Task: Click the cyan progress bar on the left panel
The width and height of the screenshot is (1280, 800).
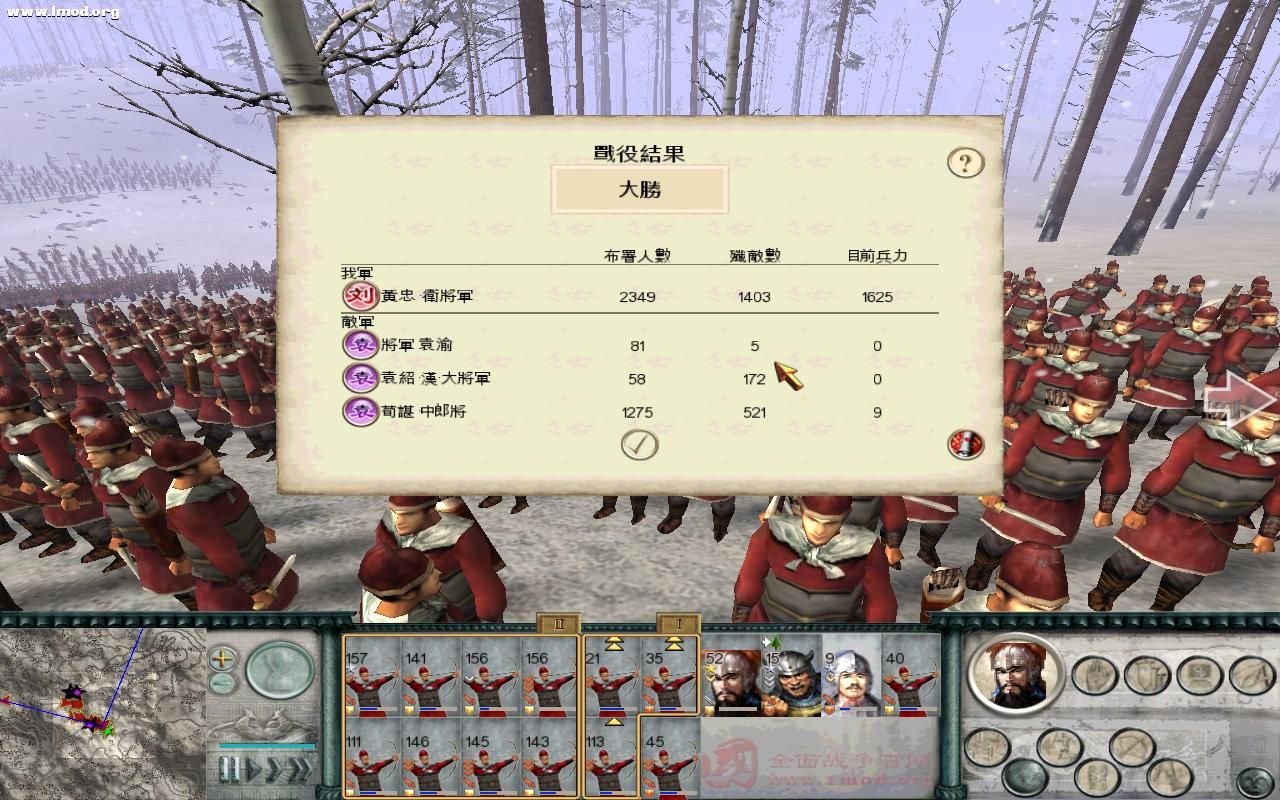Action: (267, 746)
